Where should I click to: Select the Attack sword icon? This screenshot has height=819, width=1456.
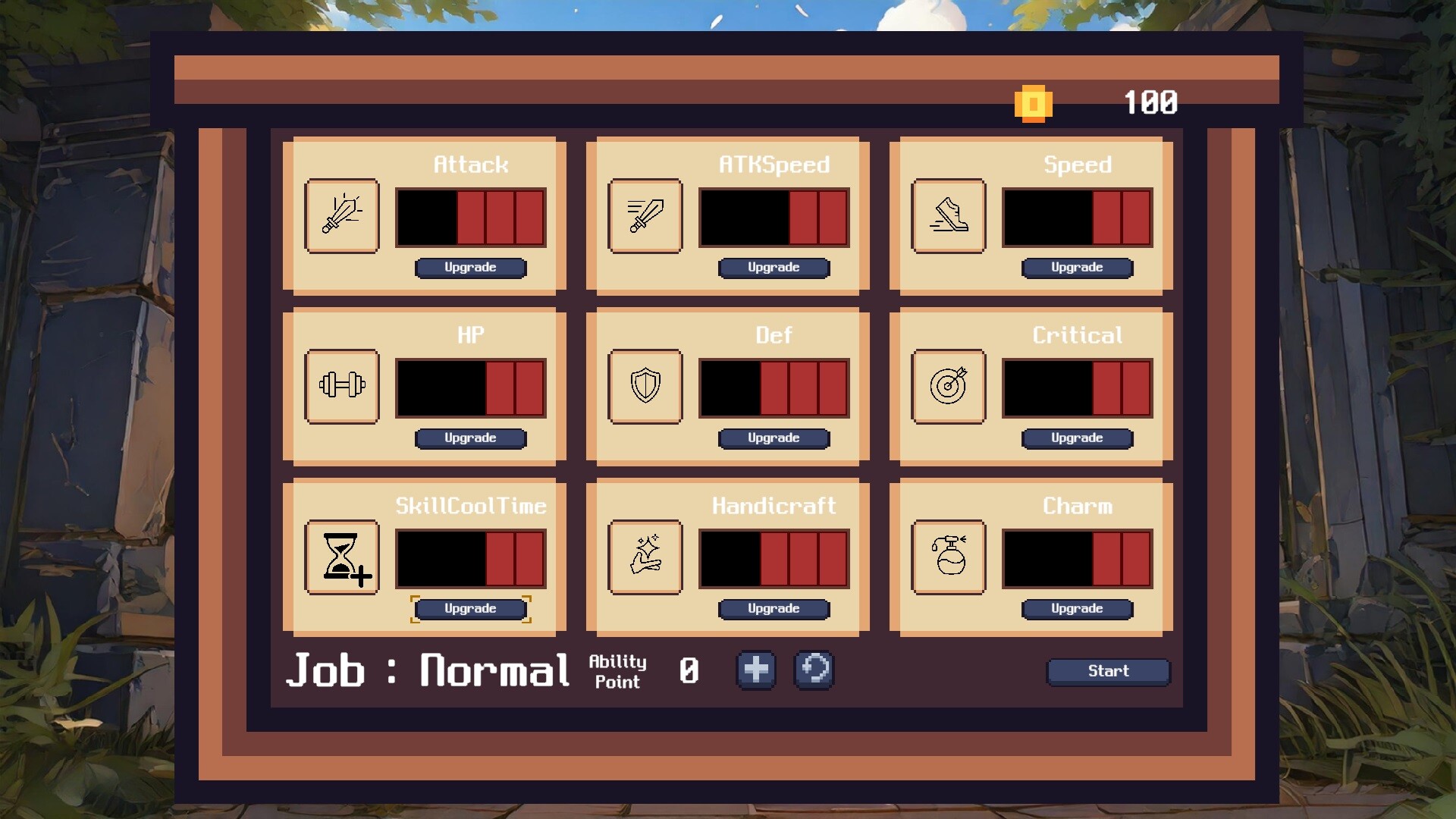tap(342, 216)
